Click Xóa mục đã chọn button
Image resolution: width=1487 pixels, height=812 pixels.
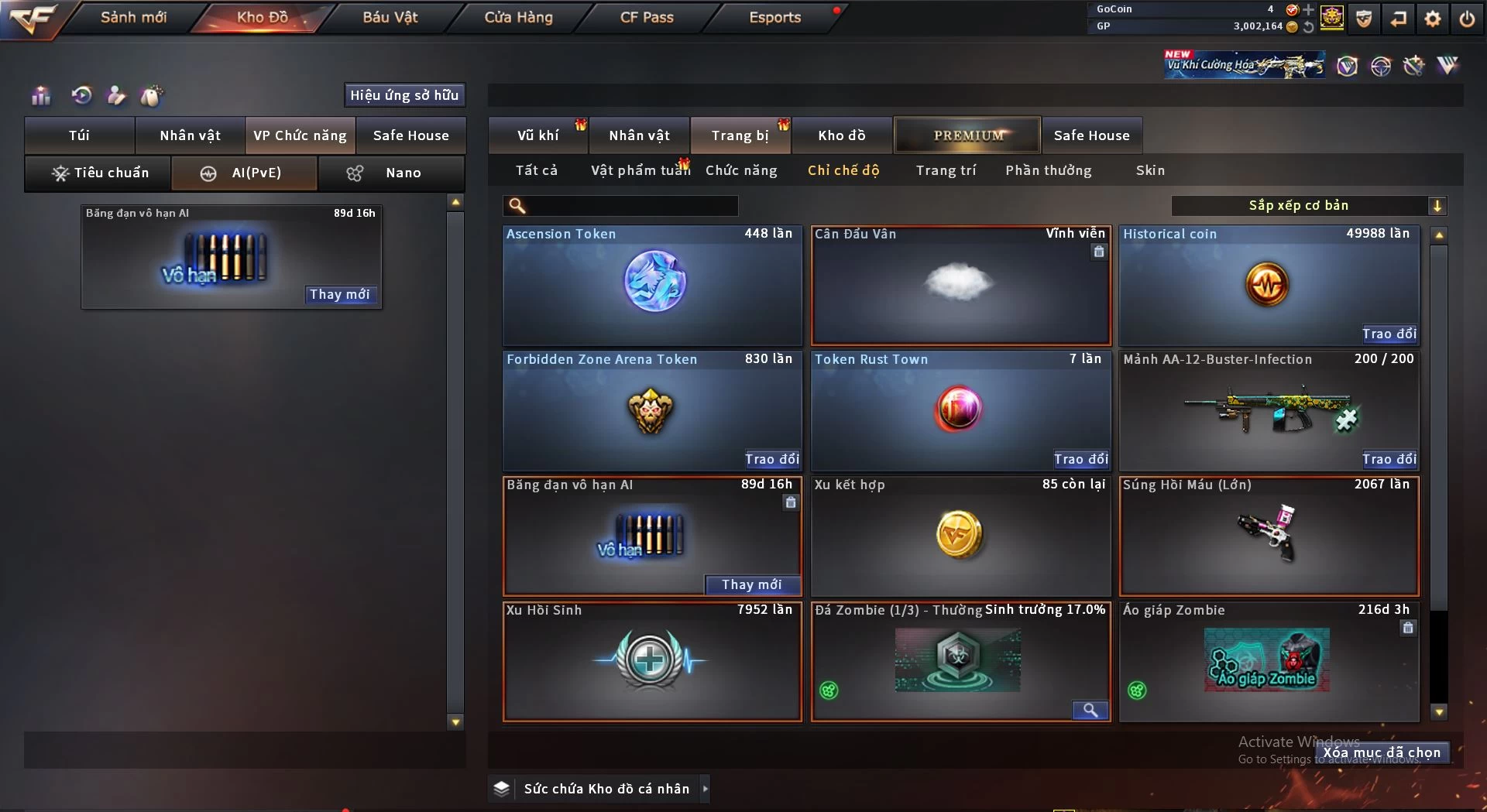(1382, 752)
